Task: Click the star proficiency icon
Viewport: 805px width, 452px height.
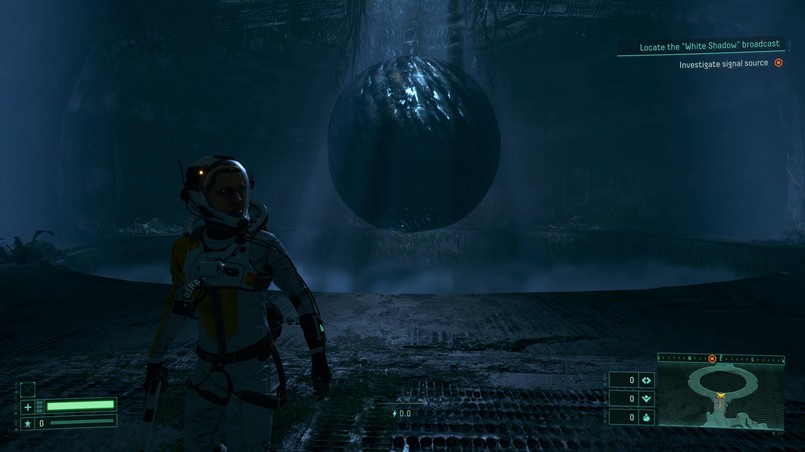Action: 28,424
